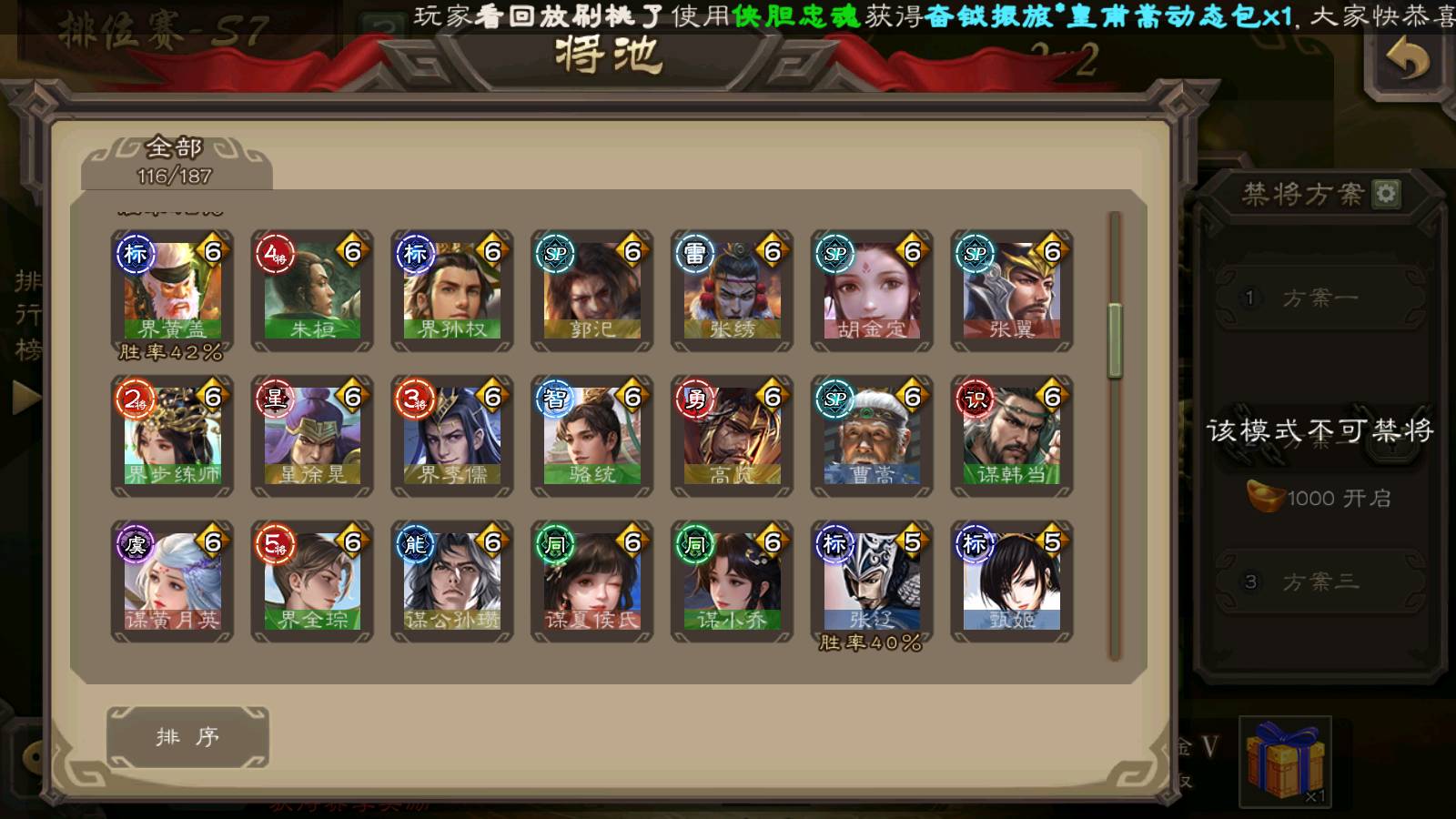Choose the 骆统 general card
1456x819 pixels.
tap(592, 436)
